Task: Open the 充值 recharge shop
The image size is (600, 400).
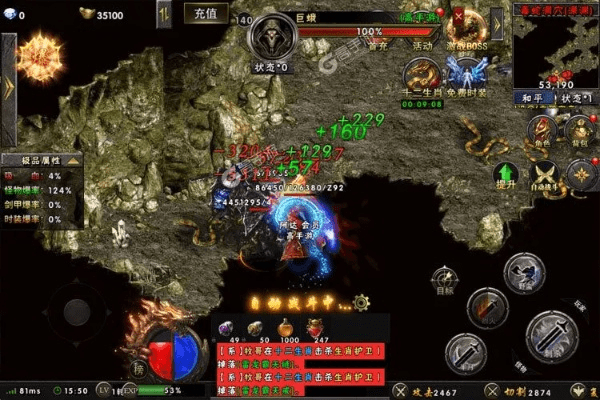Action: (206, 15)
